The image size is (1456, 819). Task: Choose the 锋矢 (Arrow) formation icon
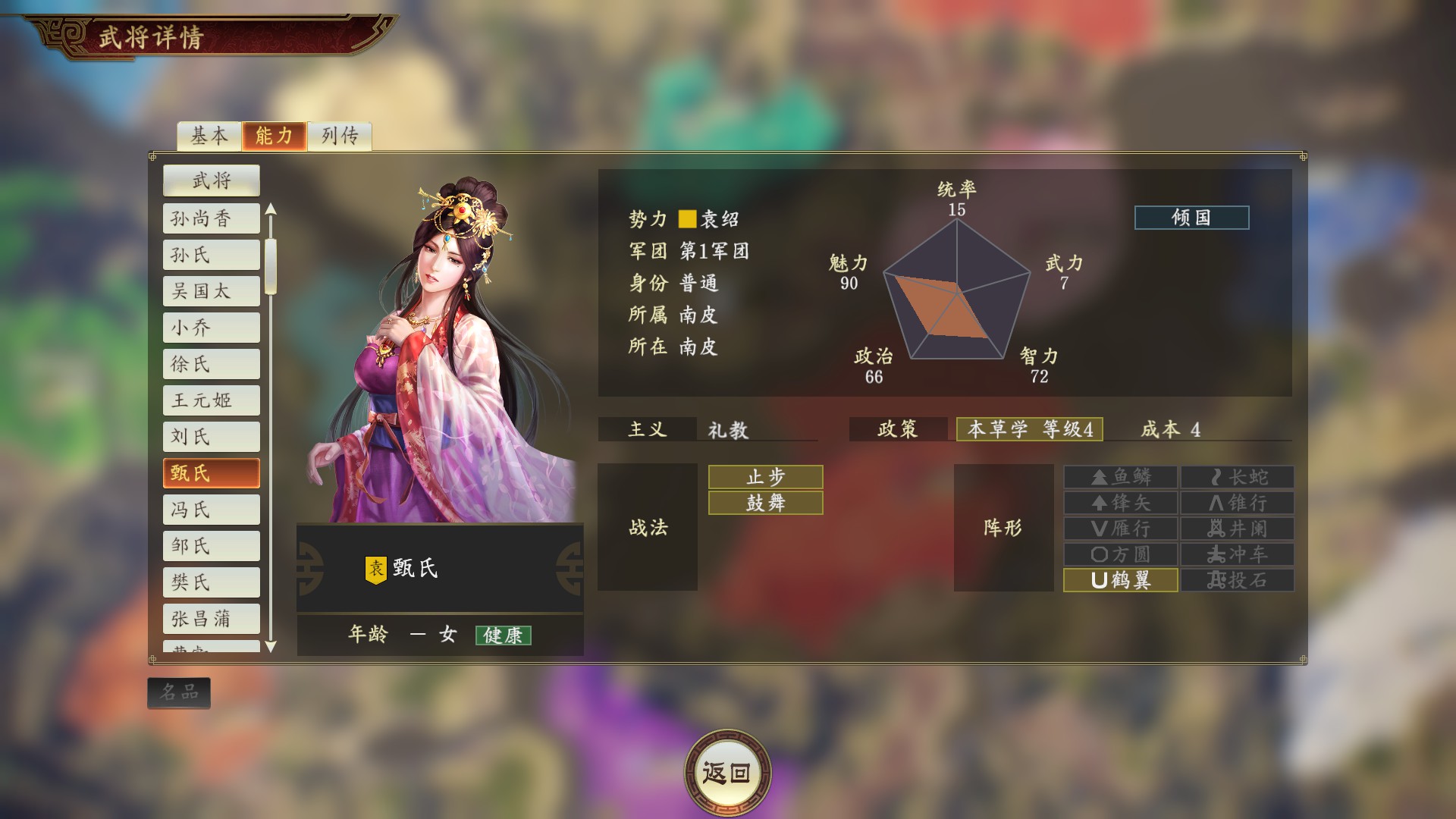(x=1120, y=503)
